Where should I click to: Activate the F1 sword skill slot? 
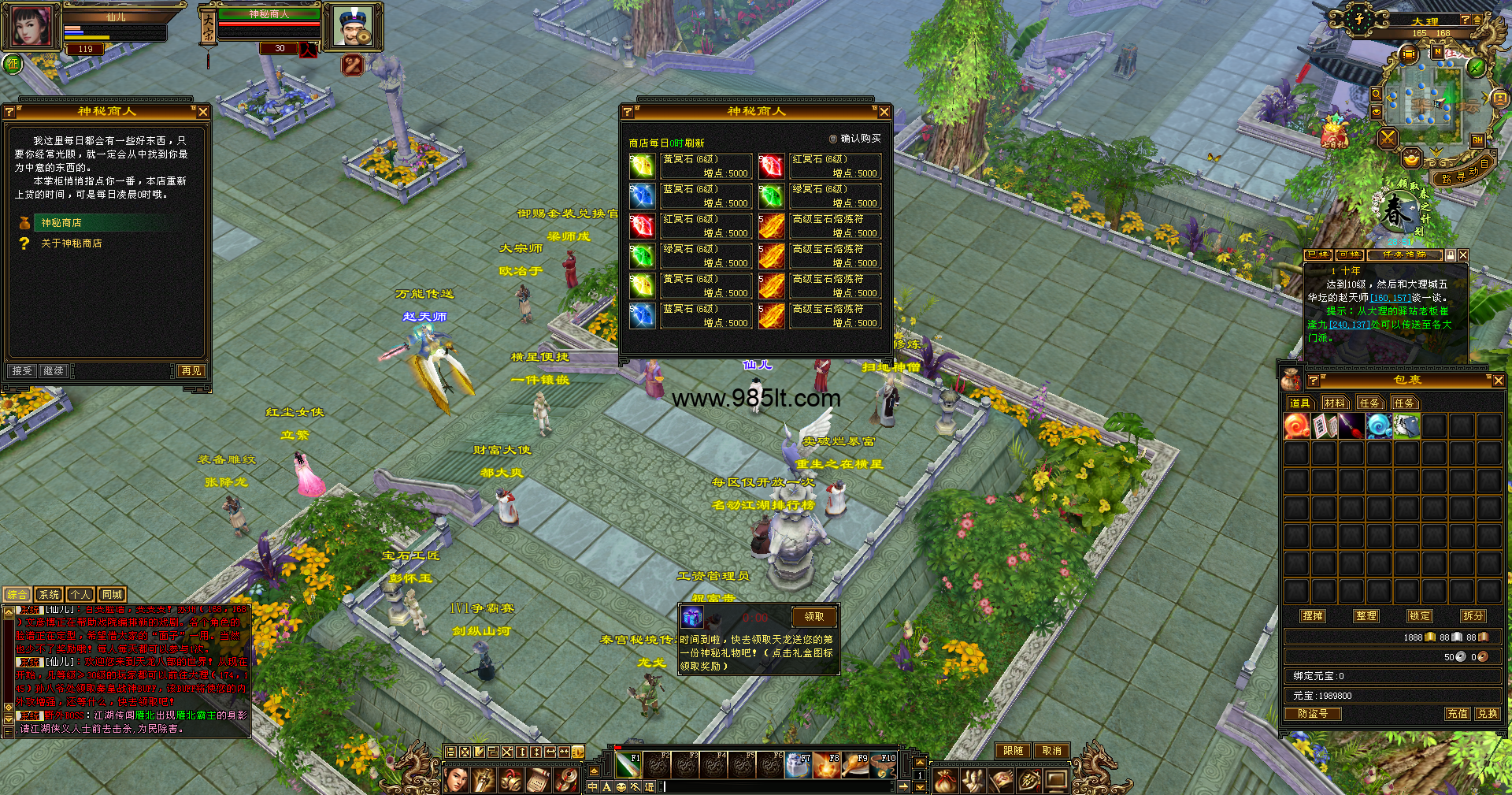point(628,765)
